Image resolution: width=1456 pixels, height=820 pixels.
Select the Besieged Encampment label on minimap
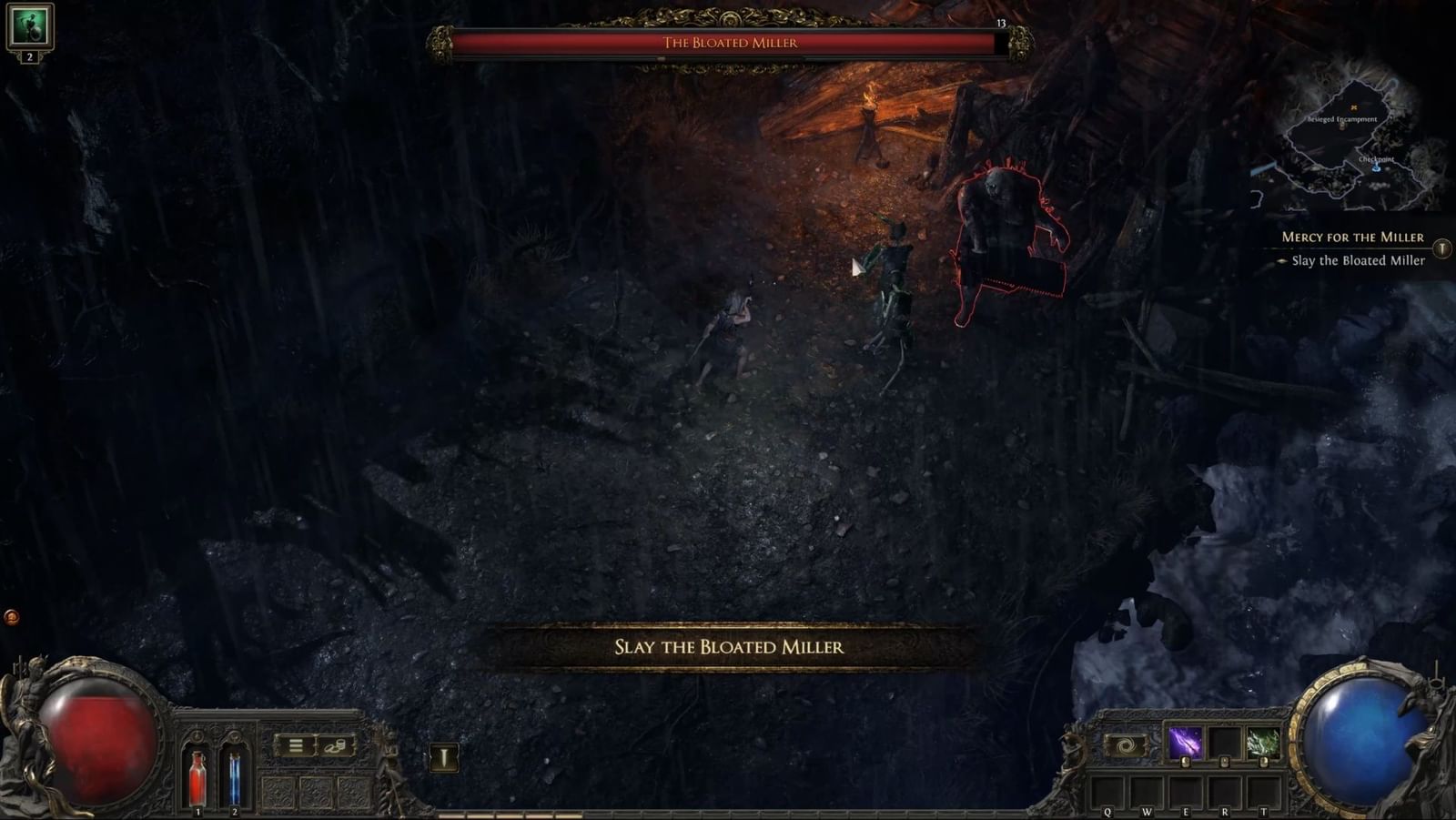click(1344, 117)
